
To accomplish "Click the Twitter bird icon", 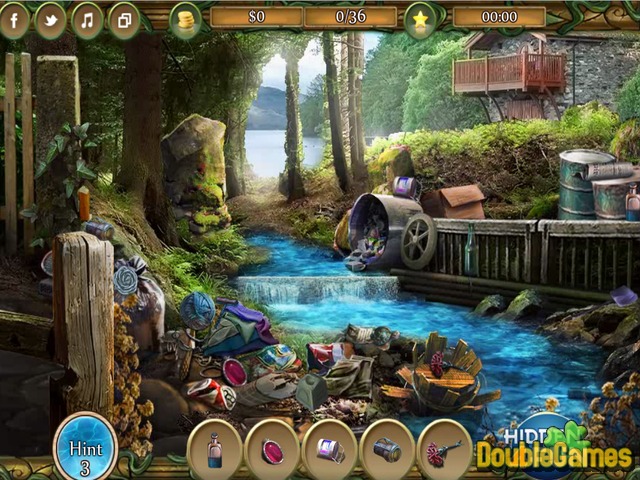I will point(51,20).
